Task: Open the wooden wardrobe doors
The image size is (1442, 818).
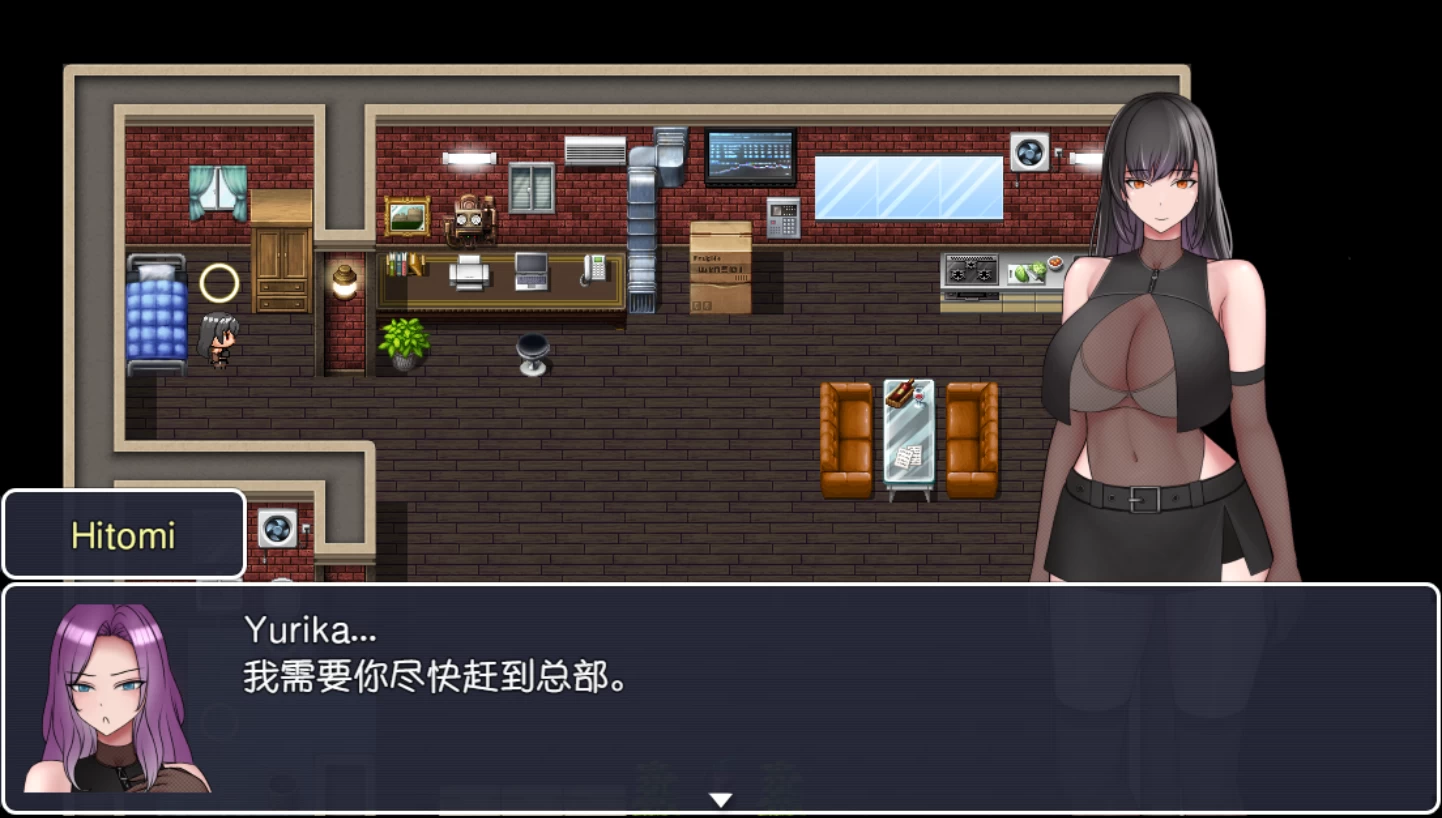Action: click(x=281, y=250)
